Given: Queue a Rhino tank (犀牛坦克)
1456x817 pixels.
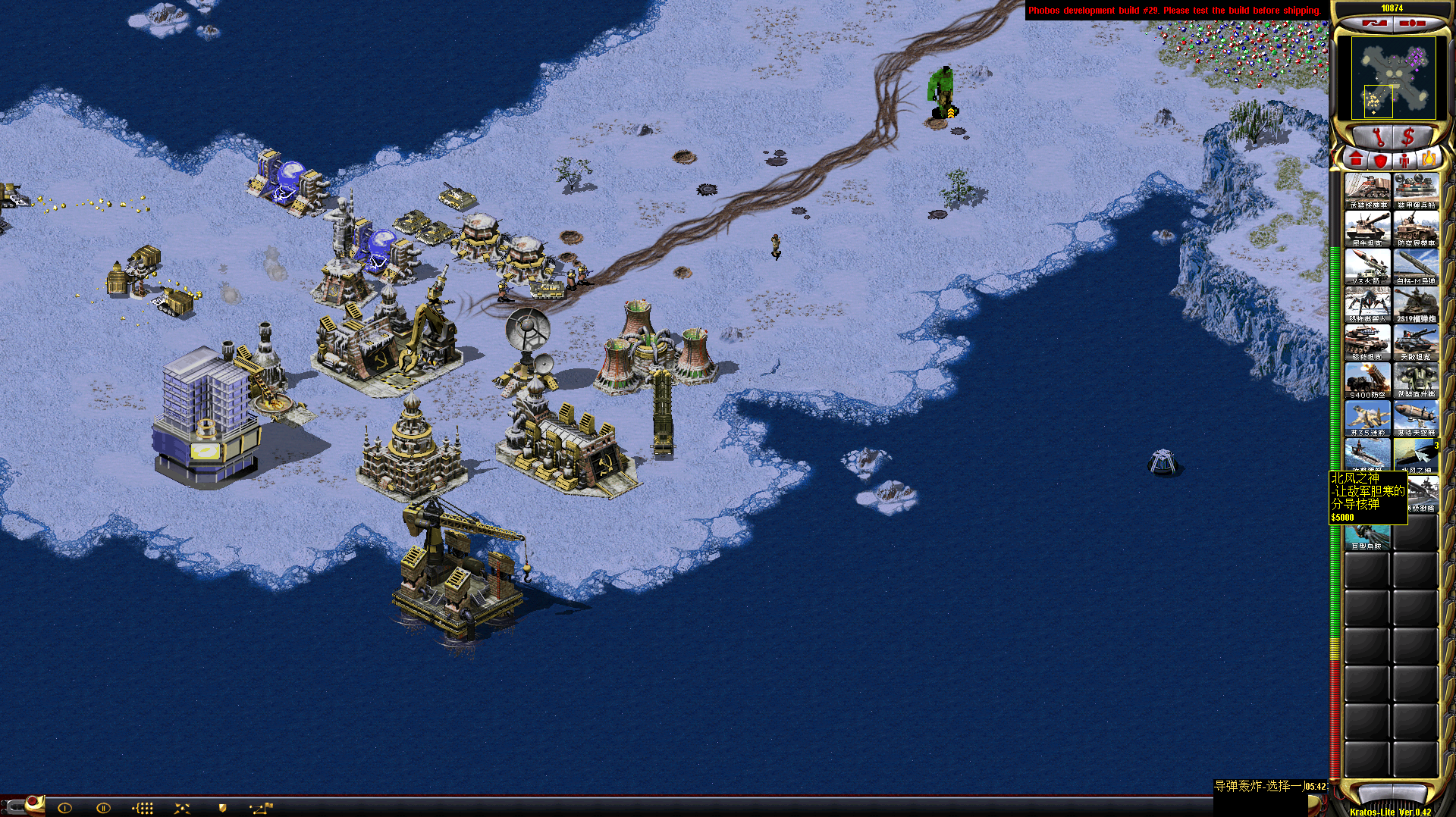Looking at the screenshot, I should 1367,228.
